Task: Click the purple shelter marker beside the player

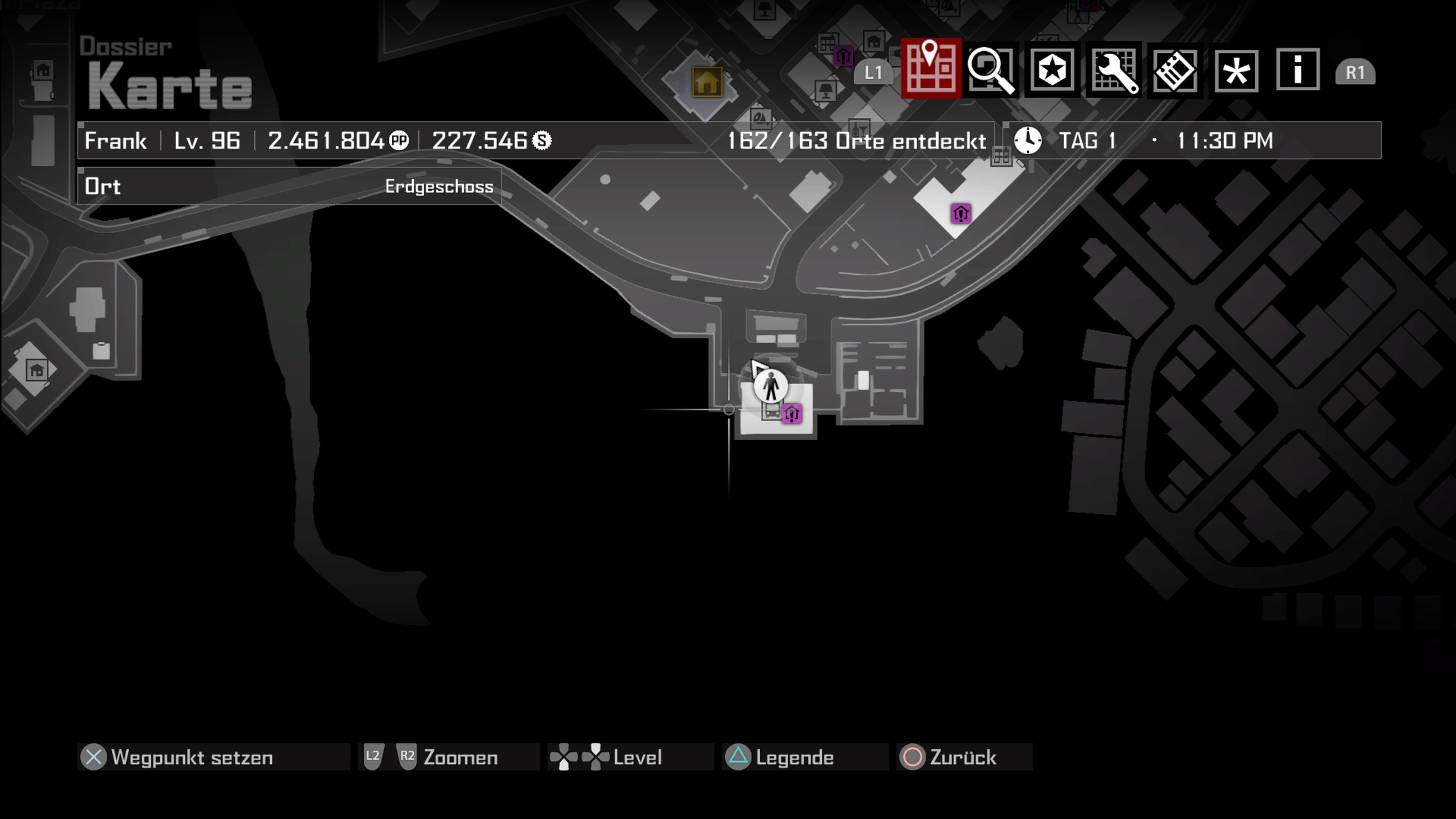Action: coord(791,414)
